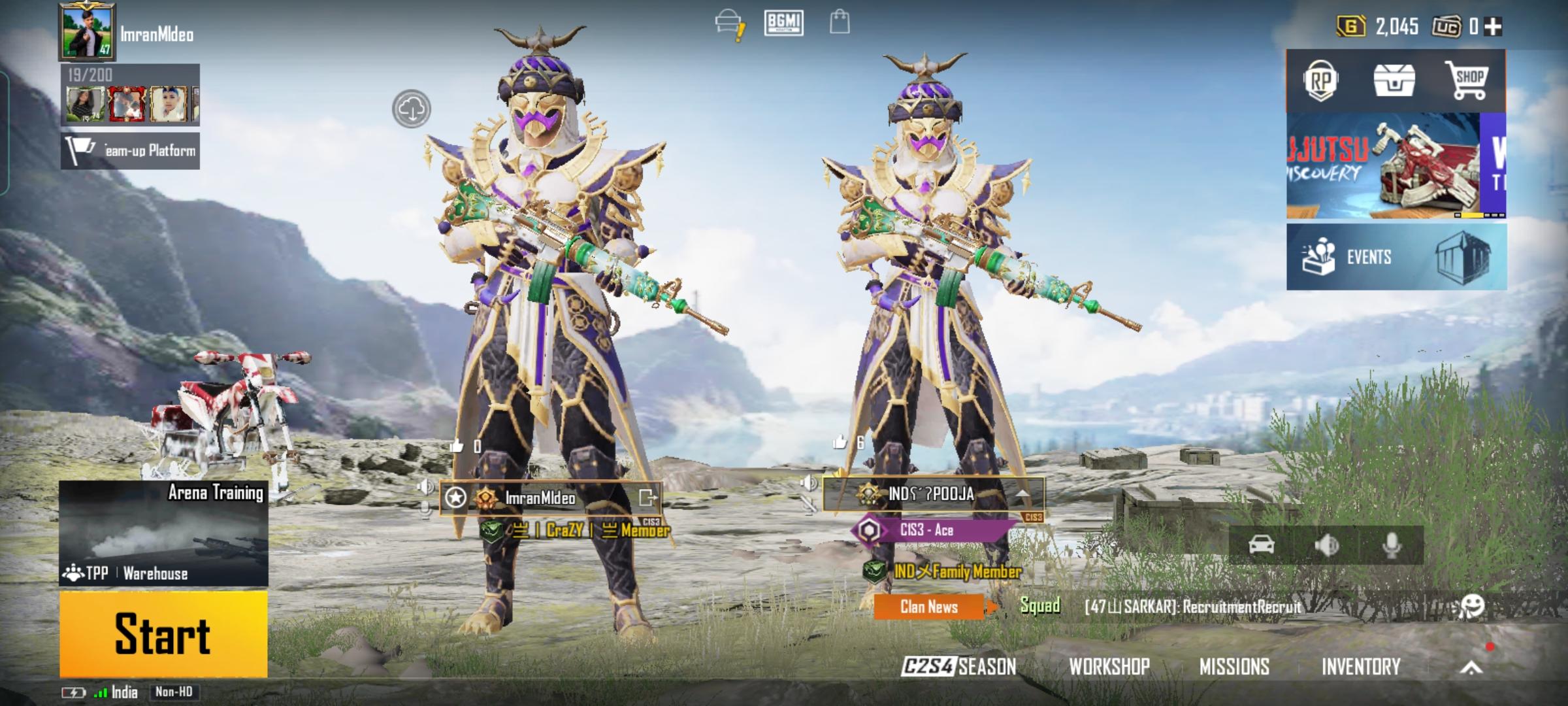Open the Team-up Platform

click(x=131, y=151)
